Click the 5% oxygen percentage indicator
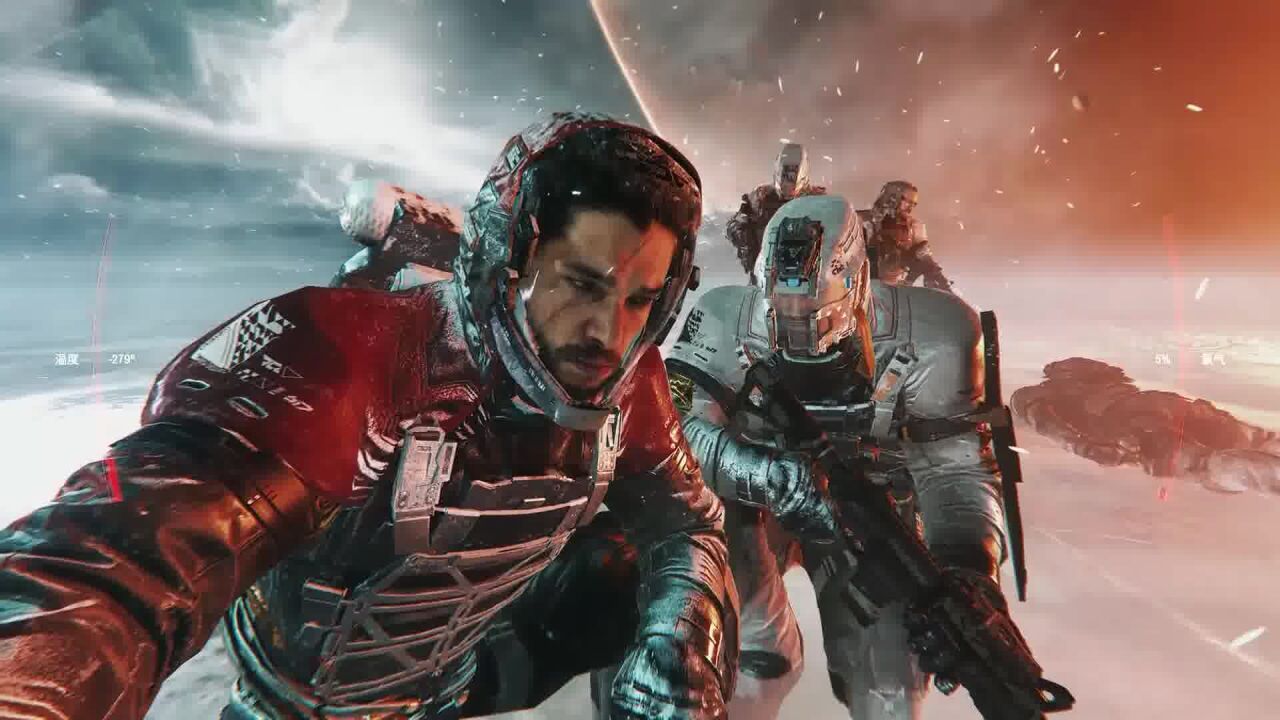Image resolution: width=1280 pixels, height=720 pixels. [1160, 358]
